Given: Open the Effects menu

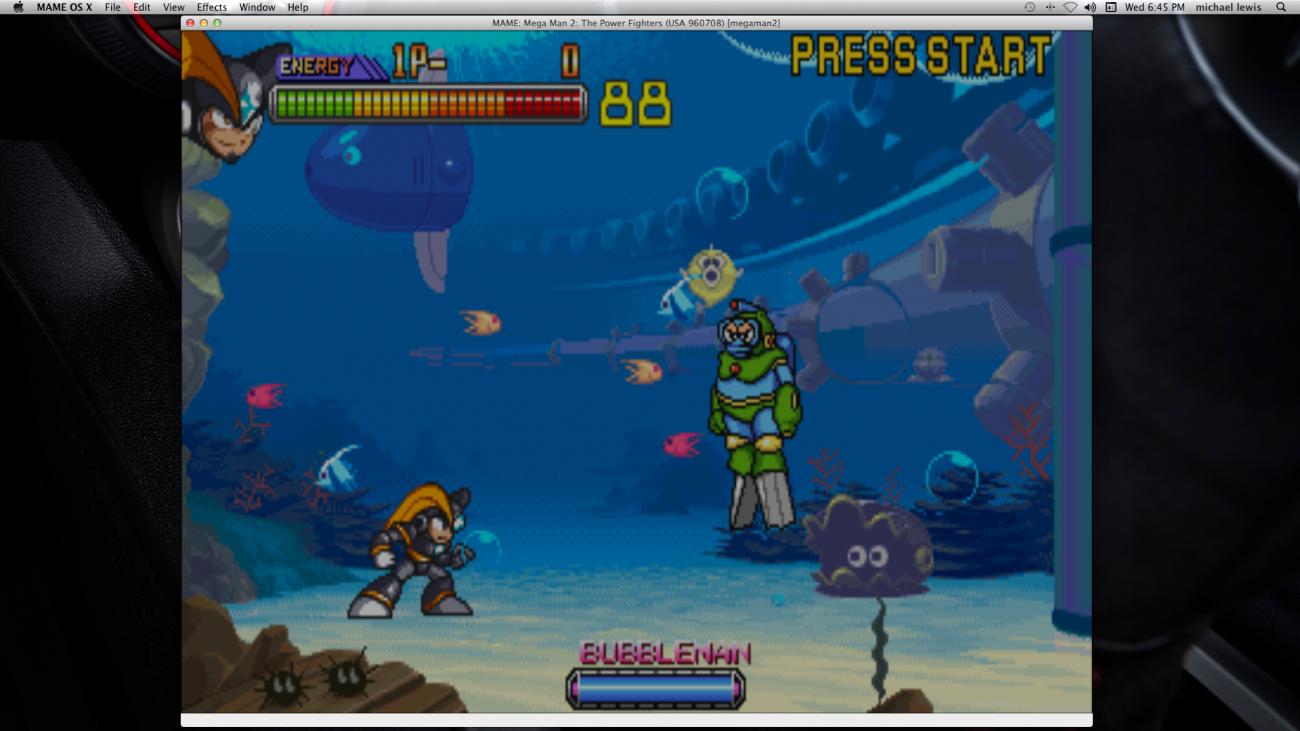Looking at the screenshot, I should (211, 7).
